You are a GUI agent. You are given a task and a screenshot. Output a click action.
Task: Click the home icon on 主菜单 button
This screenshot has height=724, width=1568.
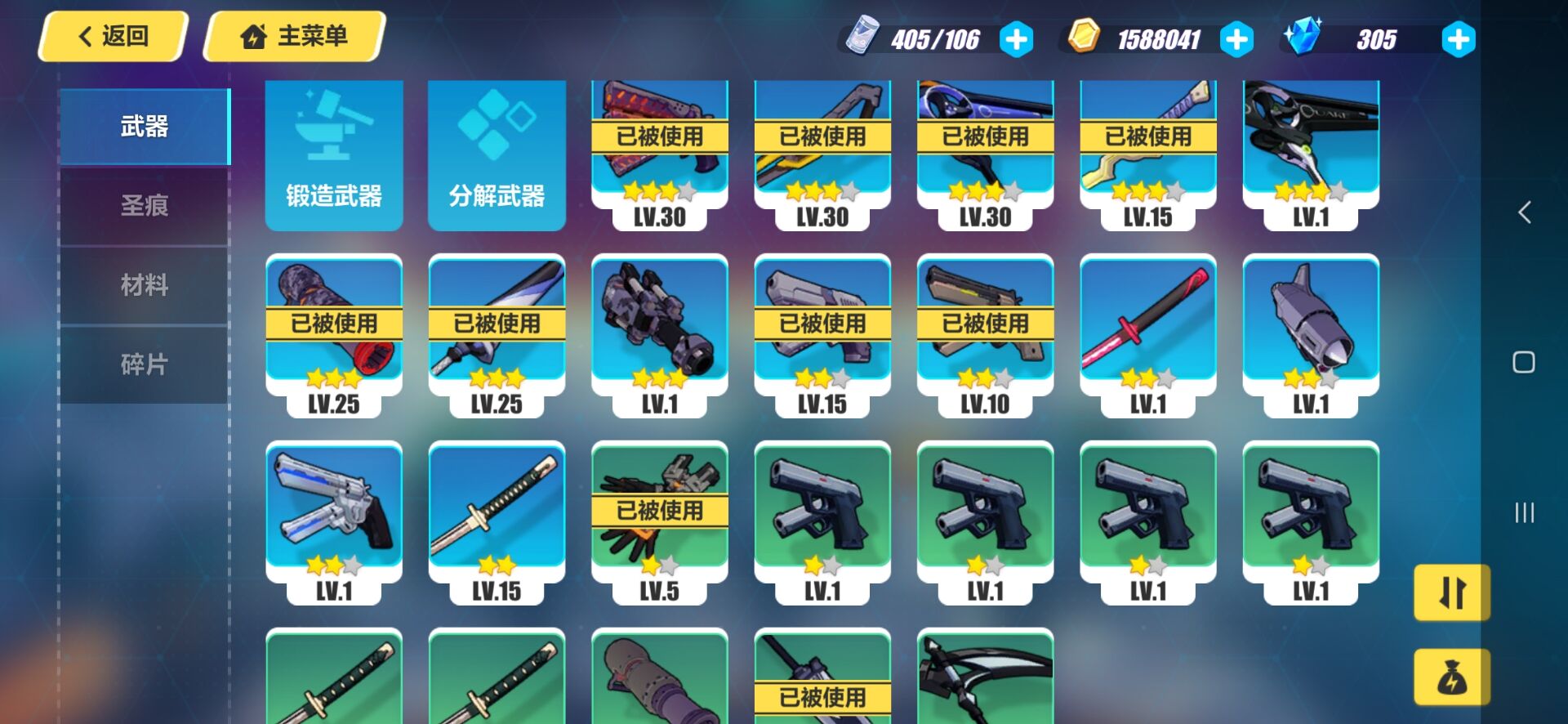coord(253,36)
